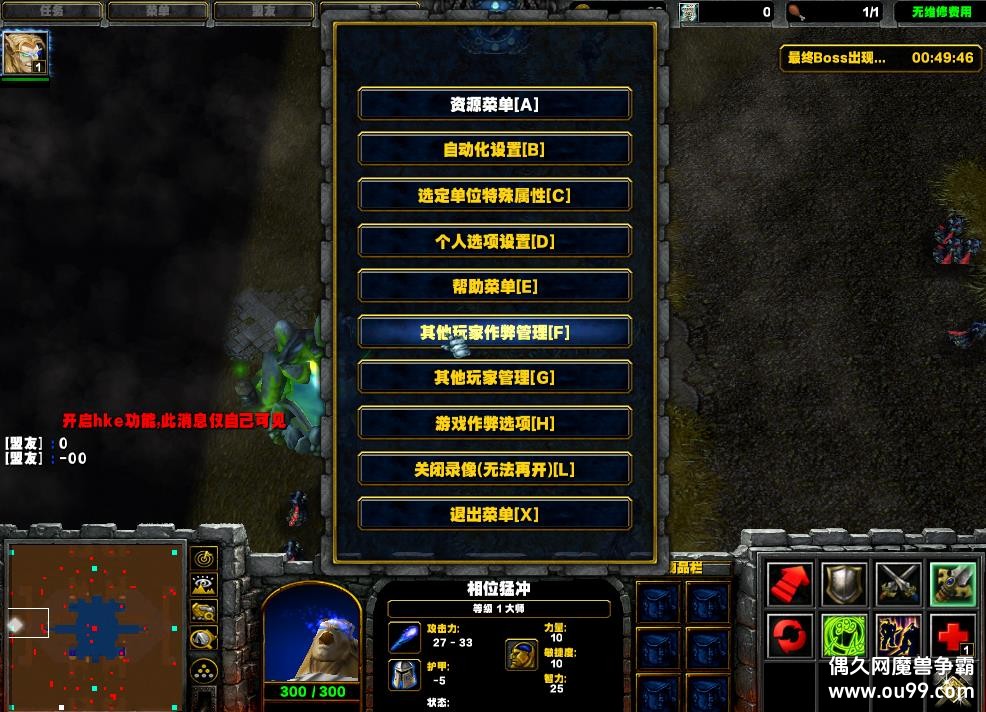The width and height of the screenshot is (986, 712).
Task: Choose the crossed swords attack command
Action: tap(897, 584)
